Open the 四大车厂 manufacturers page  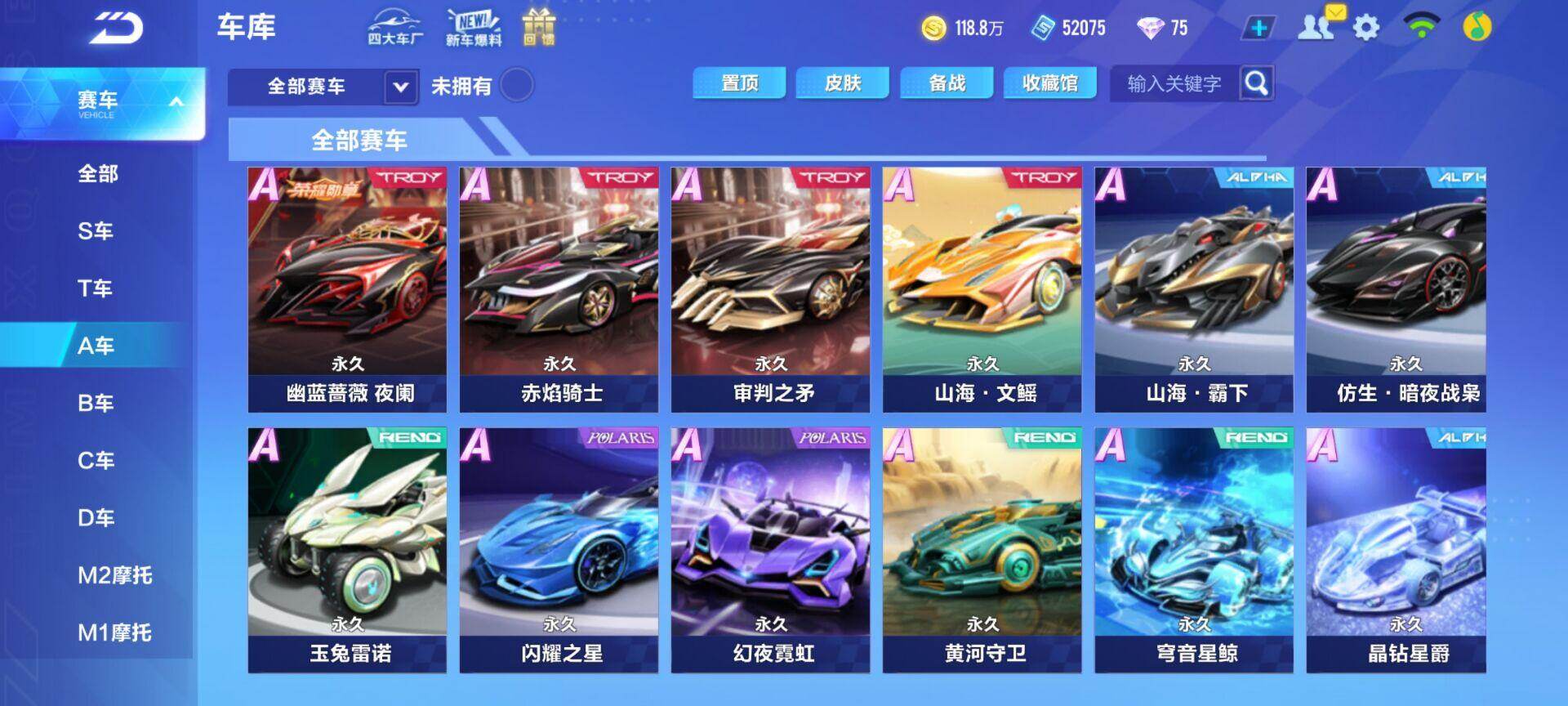(395, 28)
